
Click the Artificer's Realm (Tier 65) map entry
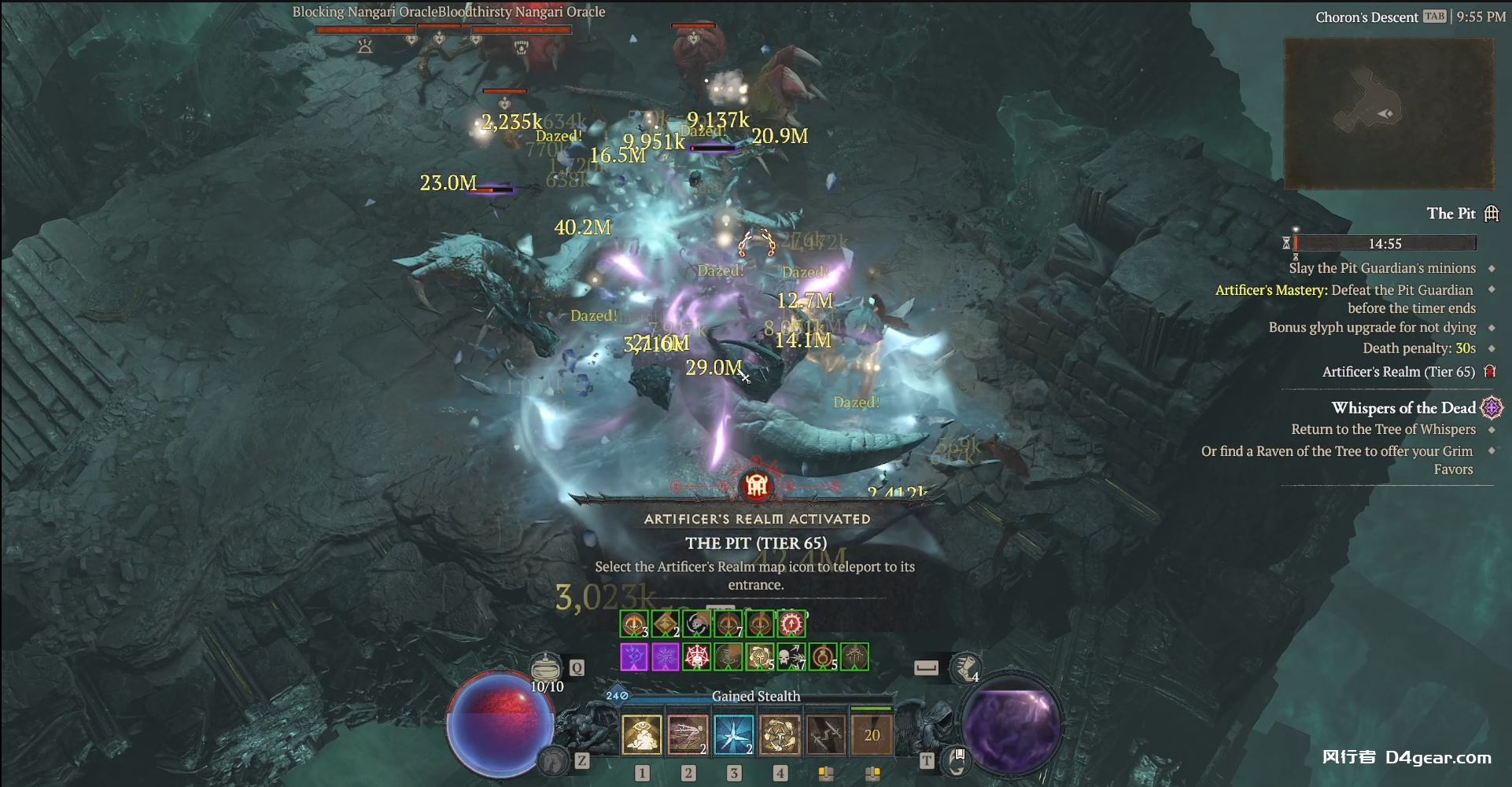click(1399, 372)
